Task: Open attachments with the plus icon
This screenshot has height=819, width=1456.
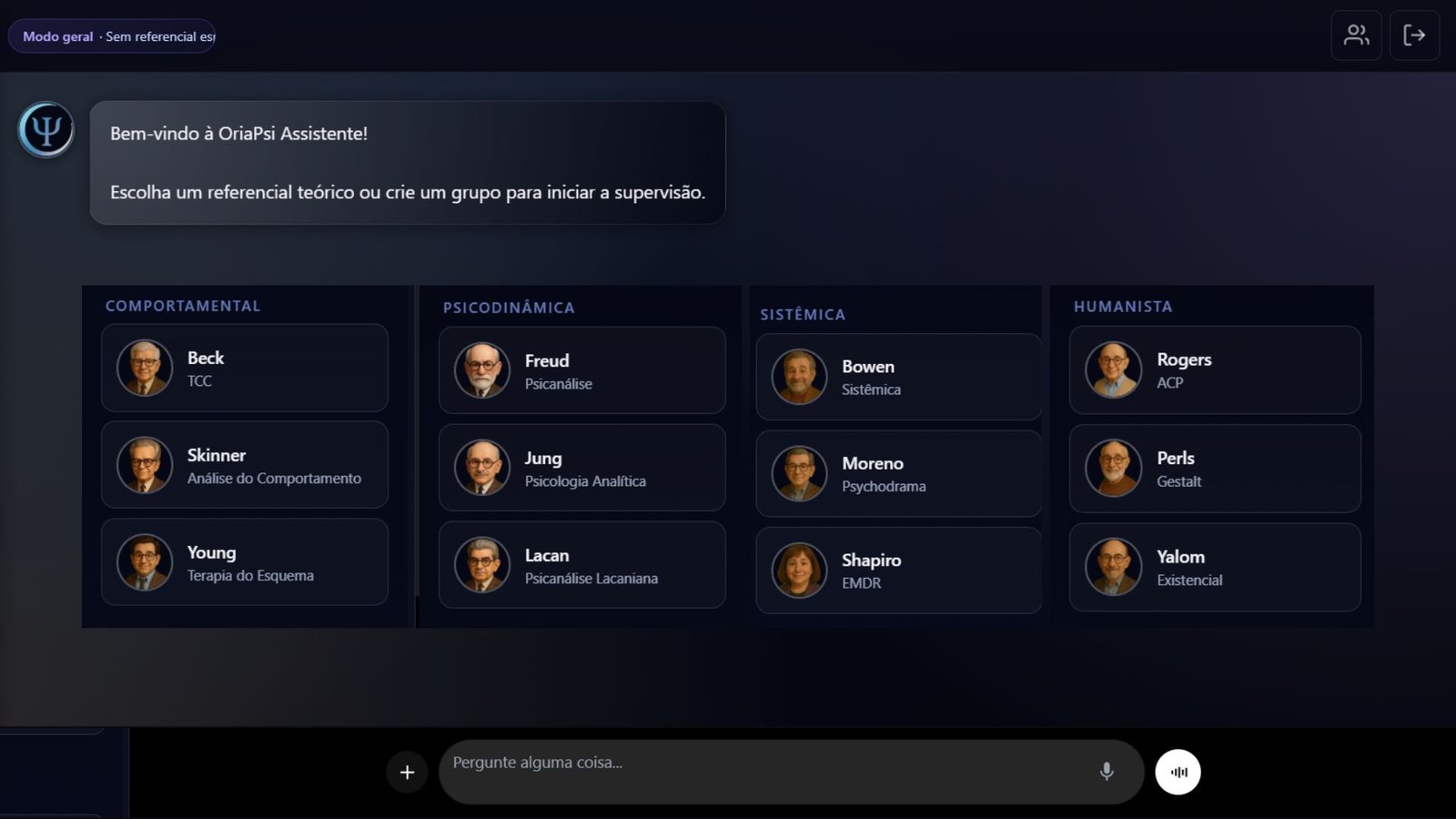Action: point(407,772)
